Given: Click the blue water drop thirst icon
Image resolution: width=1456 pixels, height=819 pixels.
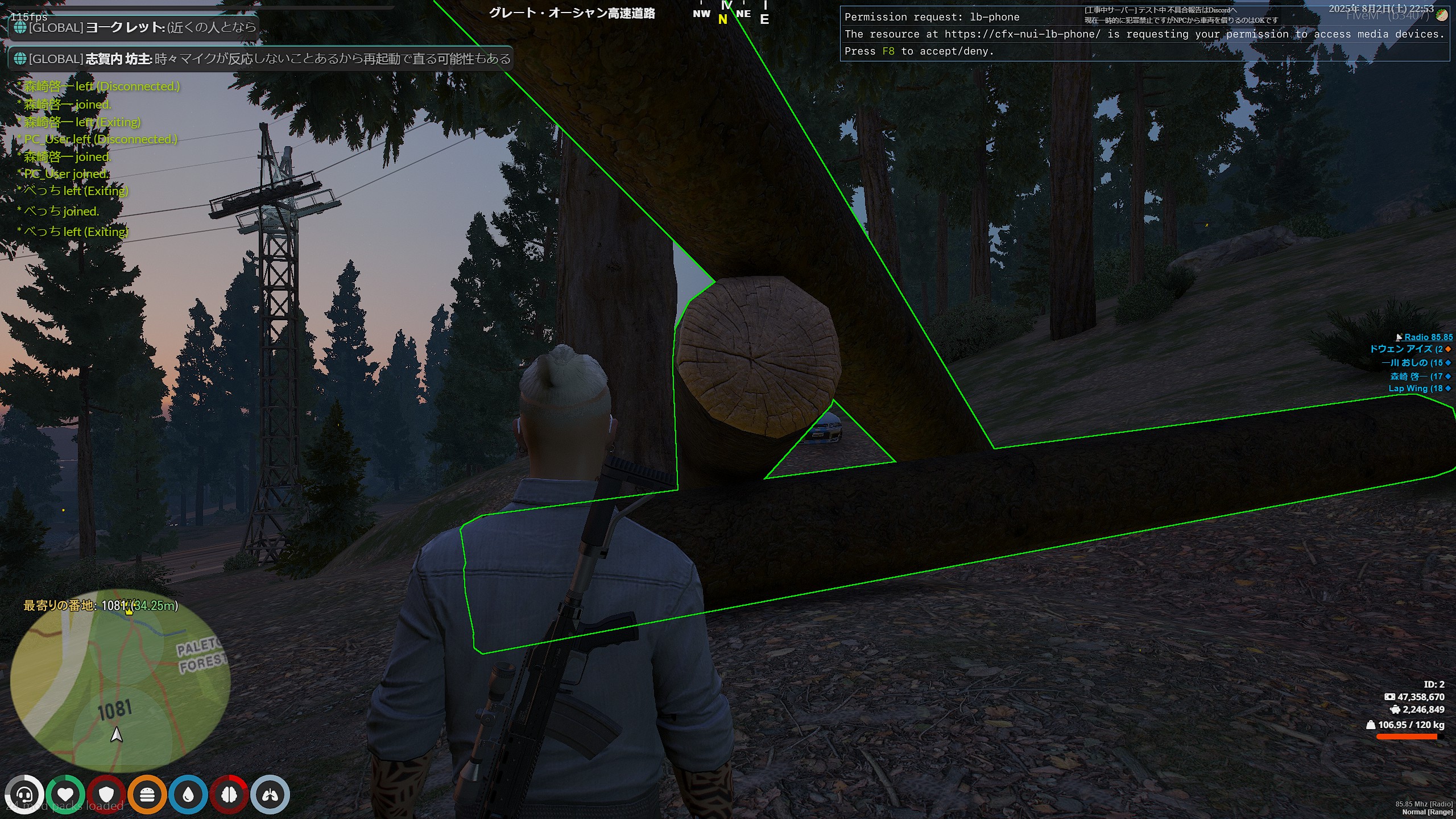Looking at the screenshot, I should [188, 795].
